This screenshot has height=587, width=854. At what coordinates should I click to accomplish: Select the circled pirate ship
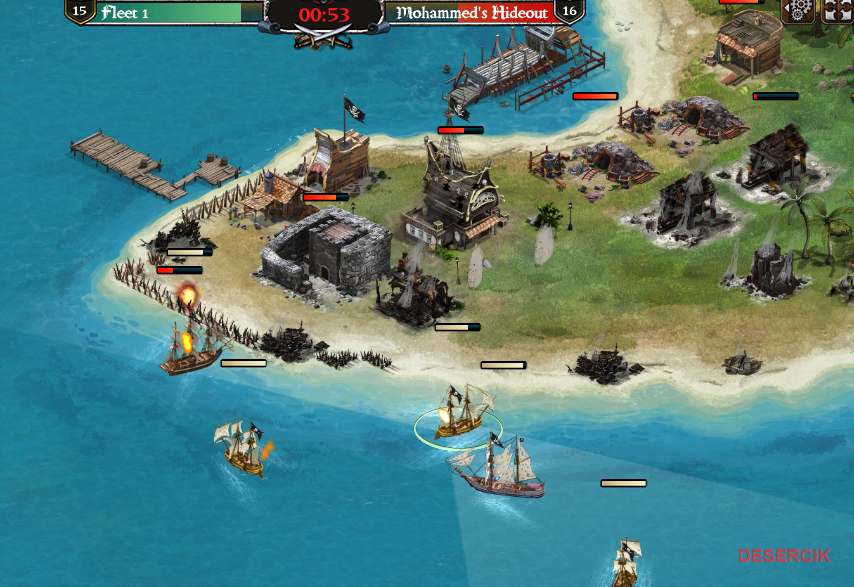click(x=460, y=414)
